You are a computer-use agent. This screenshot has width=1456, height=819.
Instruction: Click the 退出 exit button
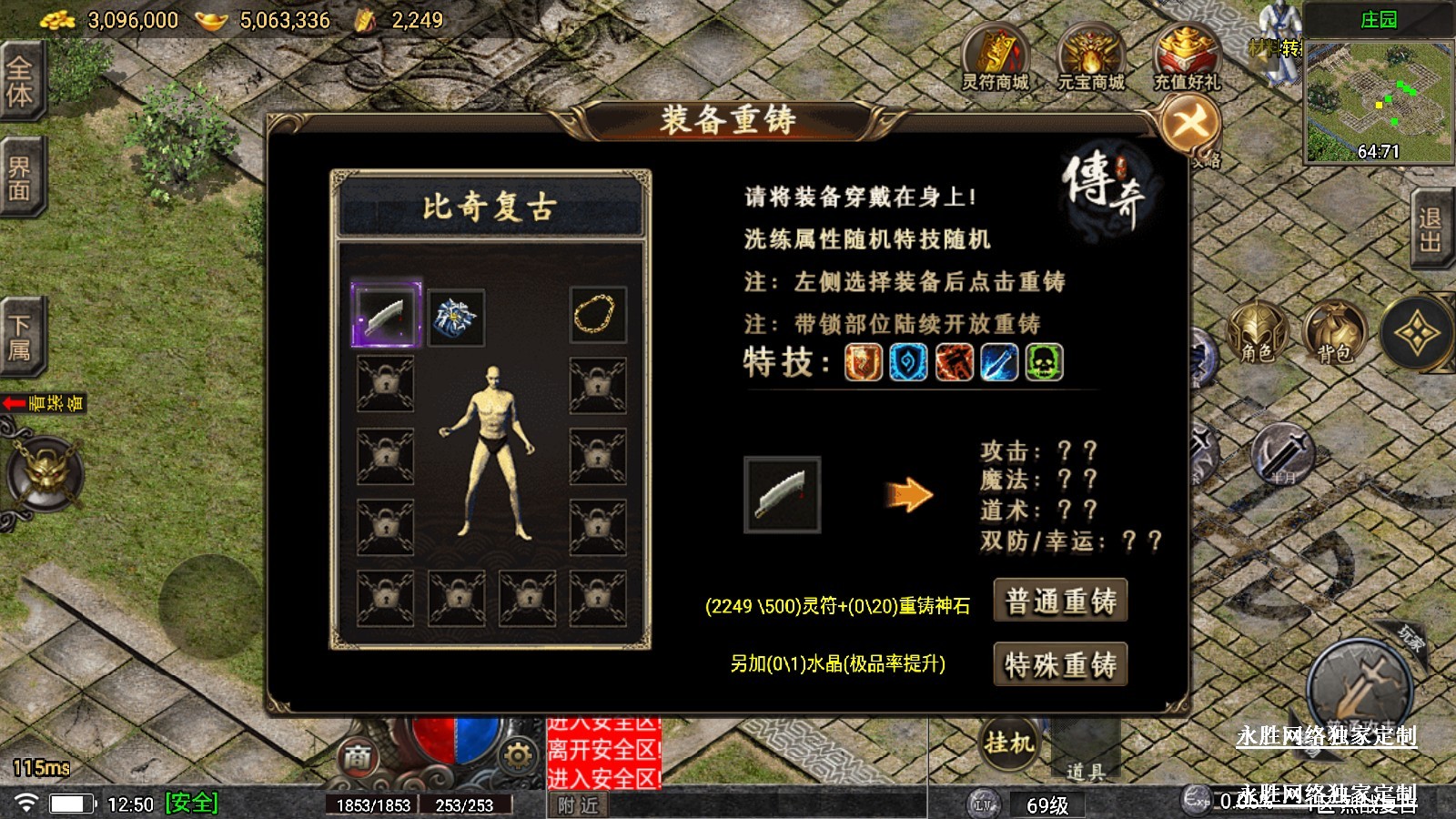(x=1431, y=229)
